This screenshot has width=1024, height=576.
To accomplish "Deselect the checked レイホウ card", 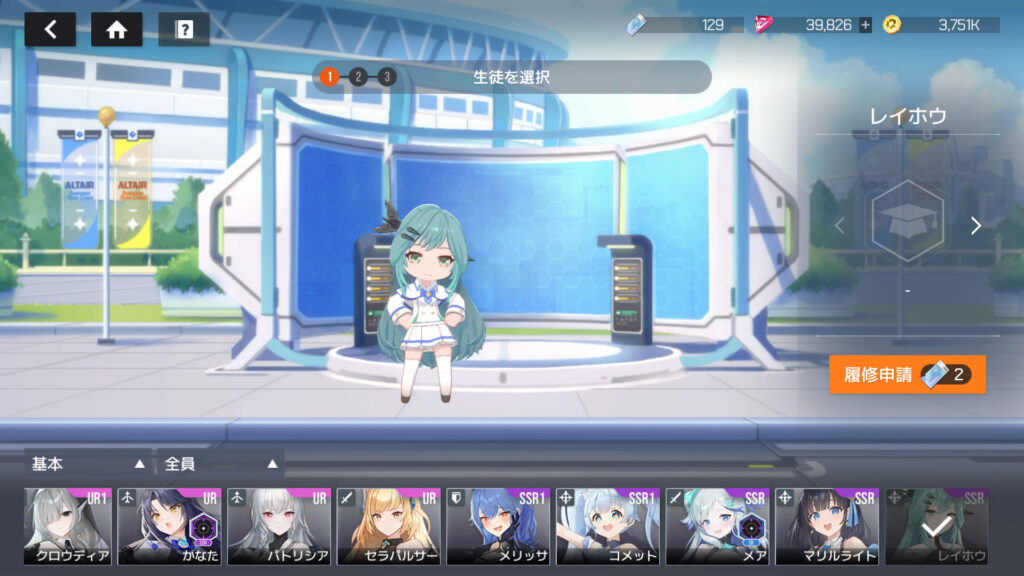I will 936,527.
